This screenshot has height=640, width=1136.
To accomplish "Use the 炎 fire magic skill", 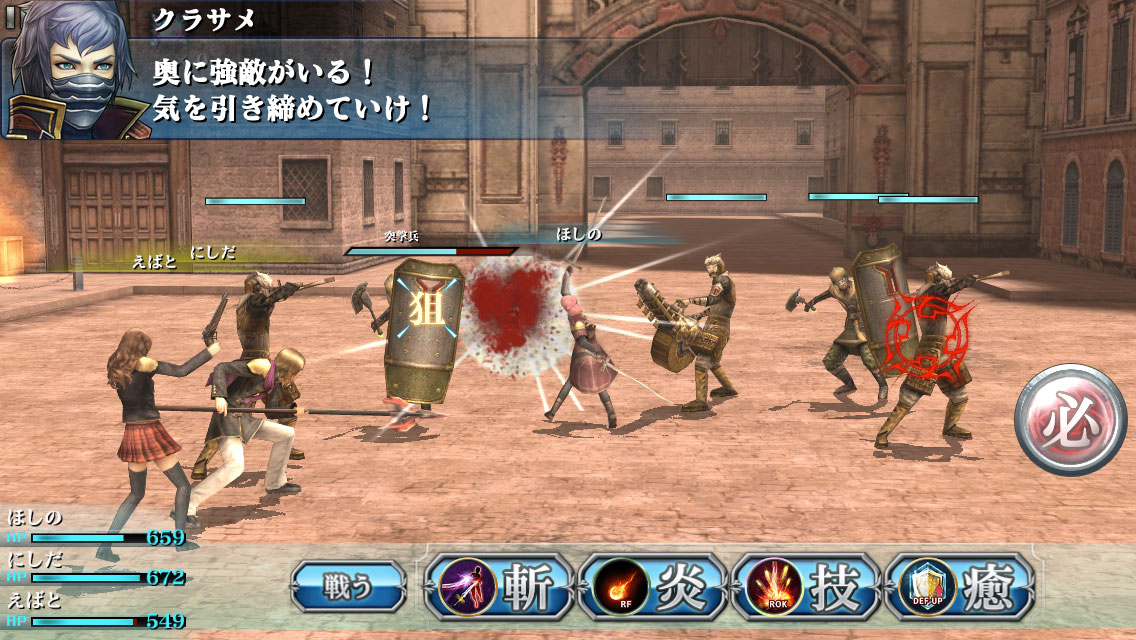I will [x=654, y=587].
